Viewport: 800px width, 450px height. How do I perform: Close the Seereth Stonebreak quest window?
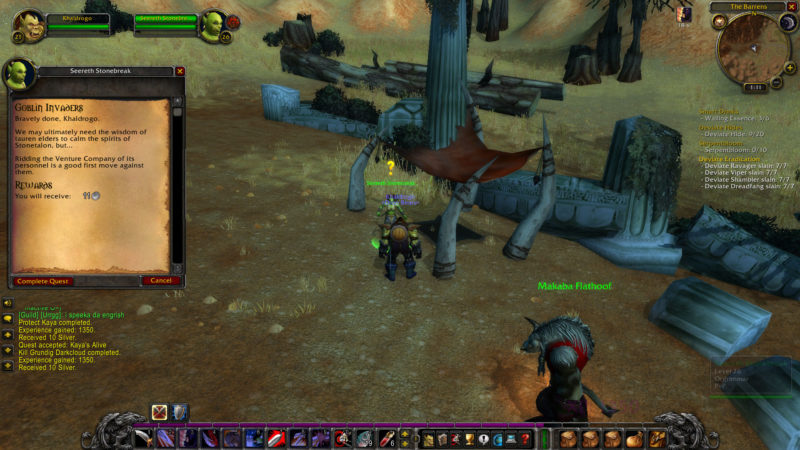pyautogui.click(x=180, y=71)
